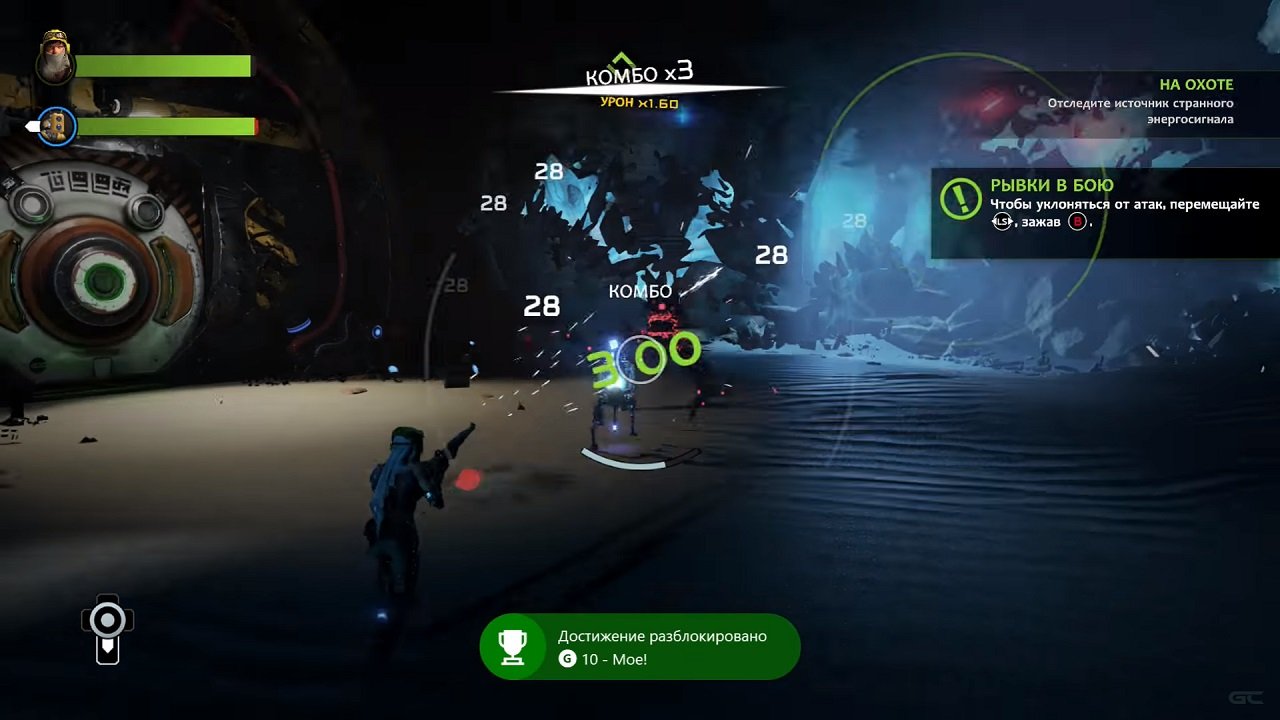This screenshot has width=1280, height=720.
Task: Select the corebot companion portrait icon
Action: point(56,127)
